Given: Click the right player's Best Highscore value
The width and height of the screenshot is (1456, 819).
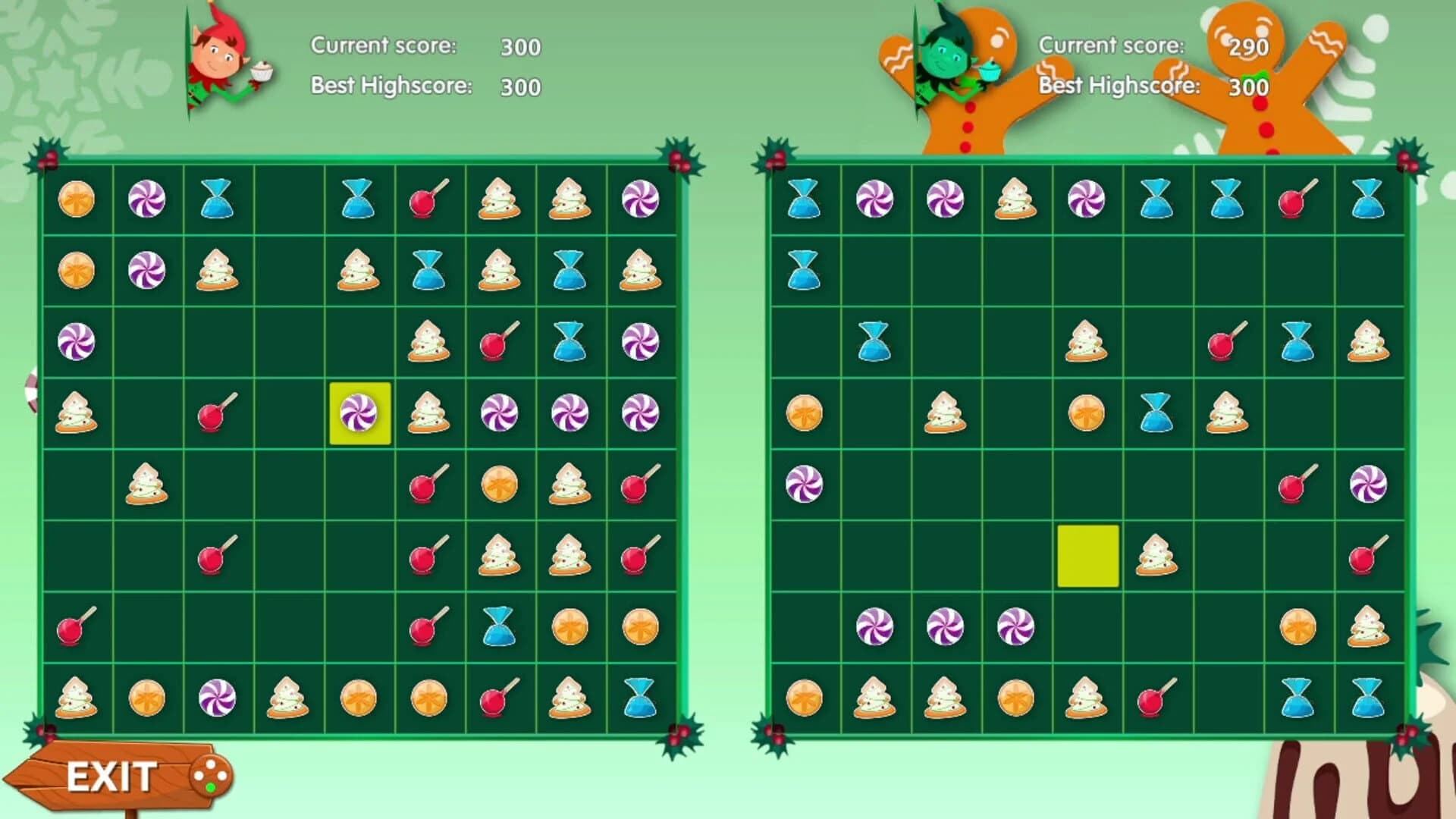Looking at the screenshot, I should (1247, 88).
